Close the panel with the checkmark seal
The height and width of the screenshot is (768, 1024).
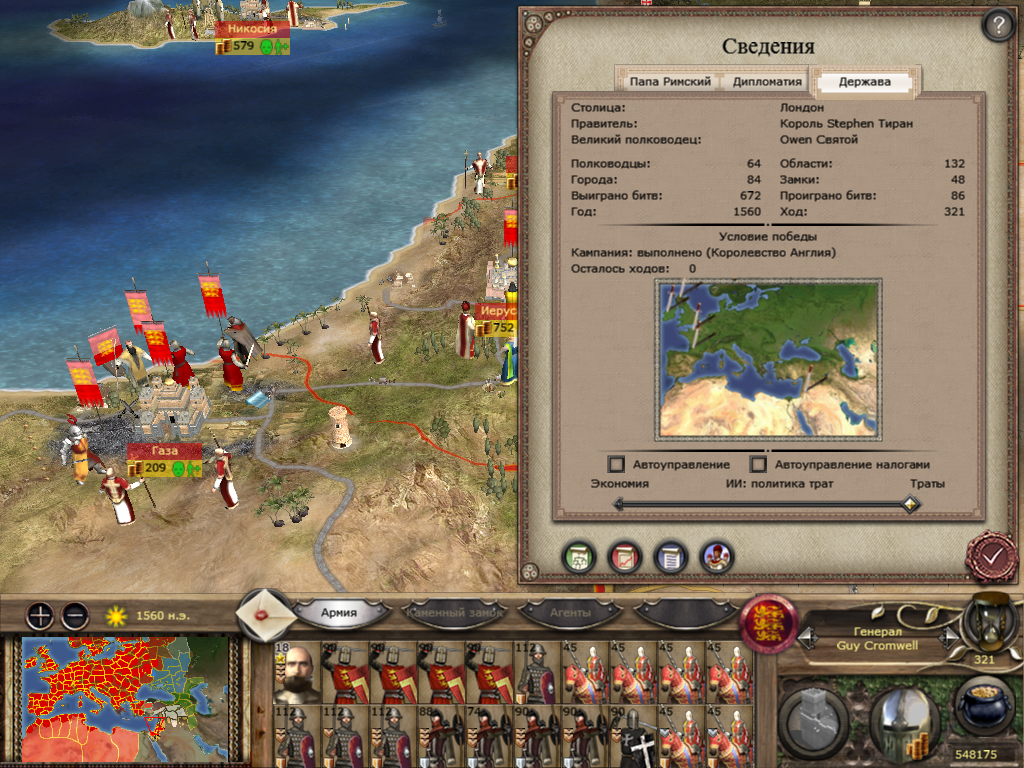[x=991, y=558]
